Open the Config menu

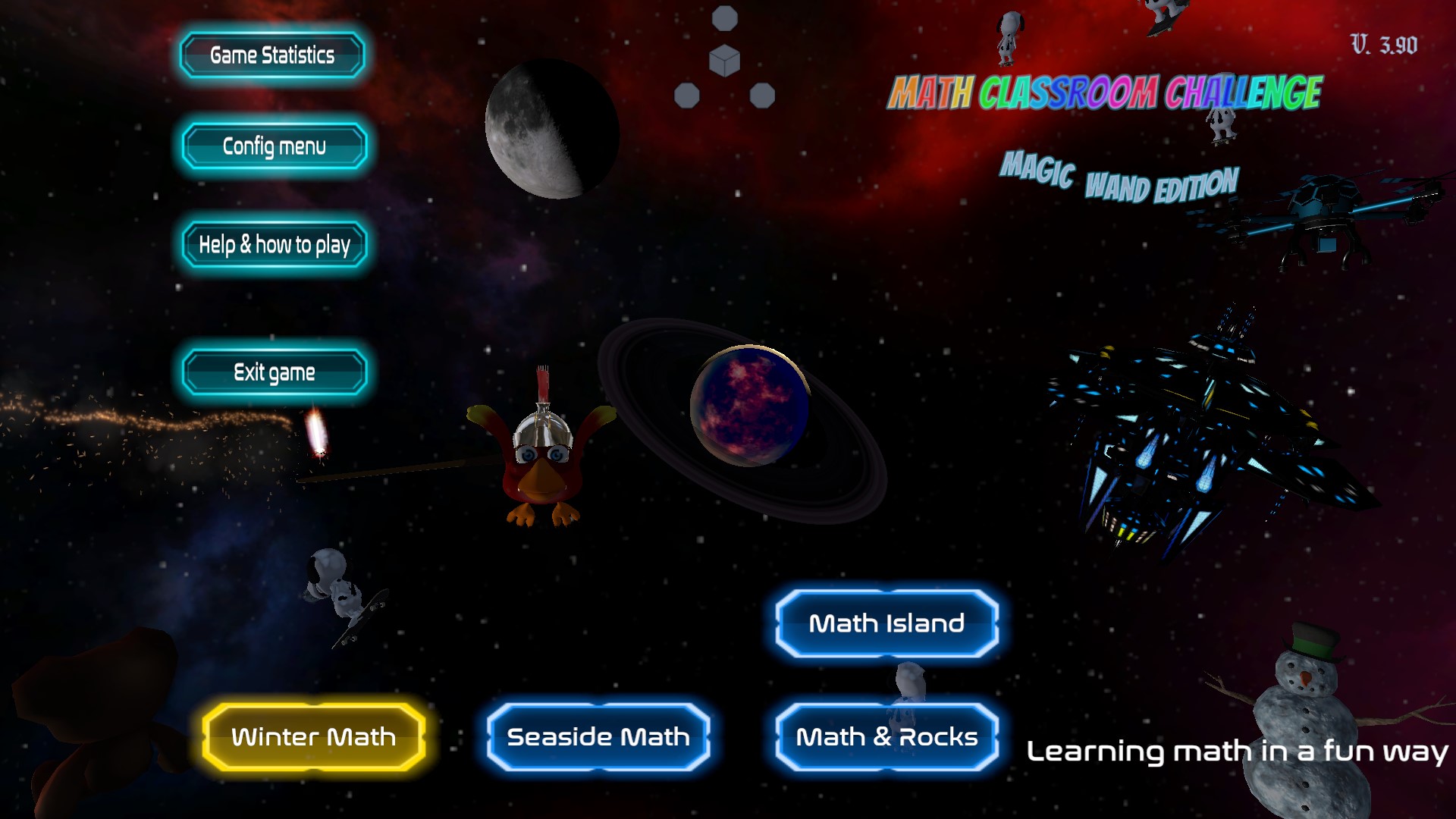tap(274, 146)
